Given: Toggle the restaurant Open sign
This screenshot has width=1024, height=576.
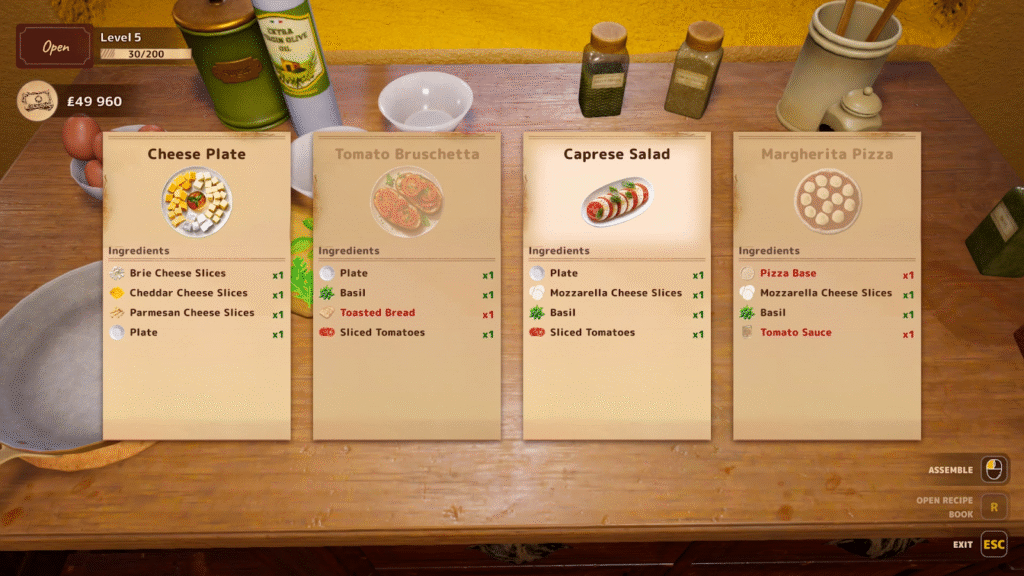Looking at the screenshot, I should 55,47.
